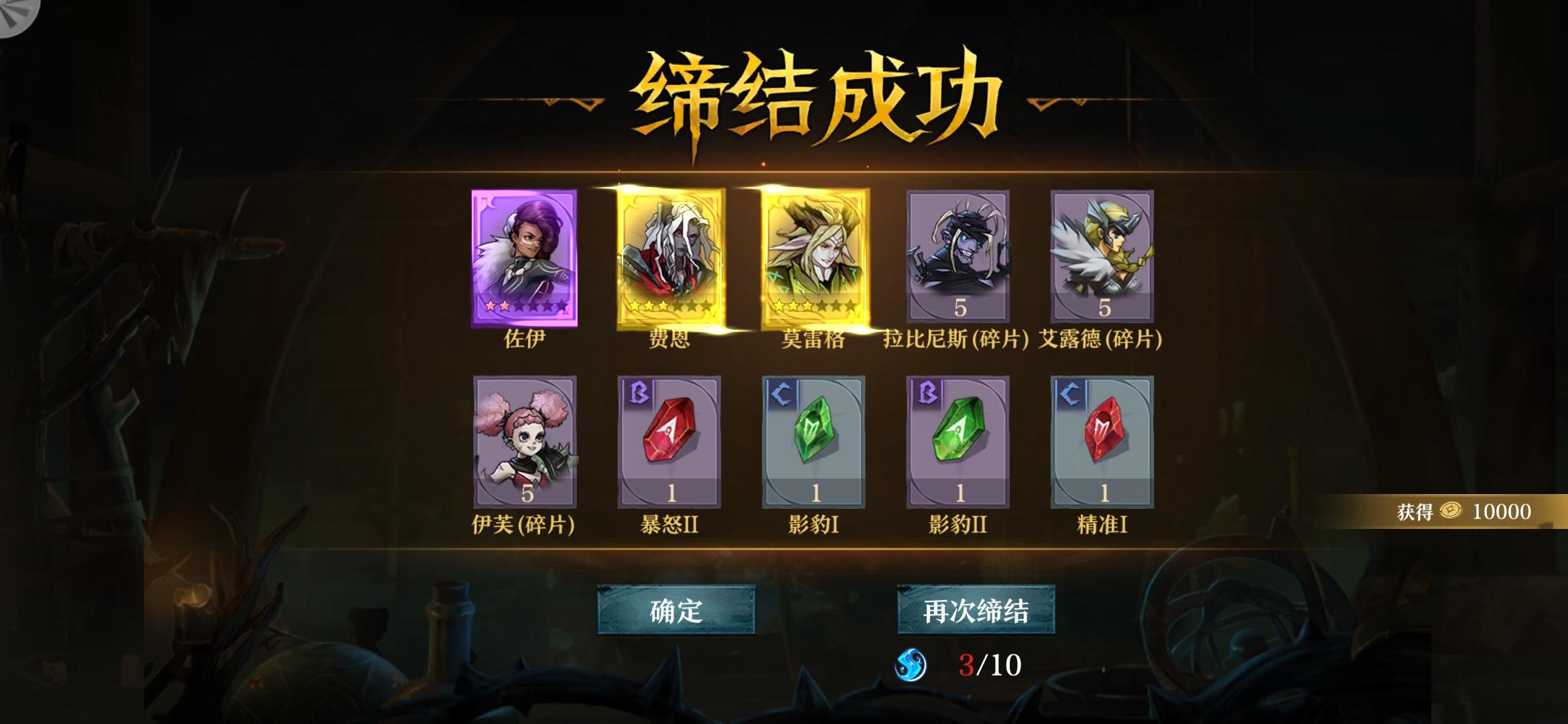1568x724 pixels.
Task: Click the back arrow in top-left corner
Action: 17,17
